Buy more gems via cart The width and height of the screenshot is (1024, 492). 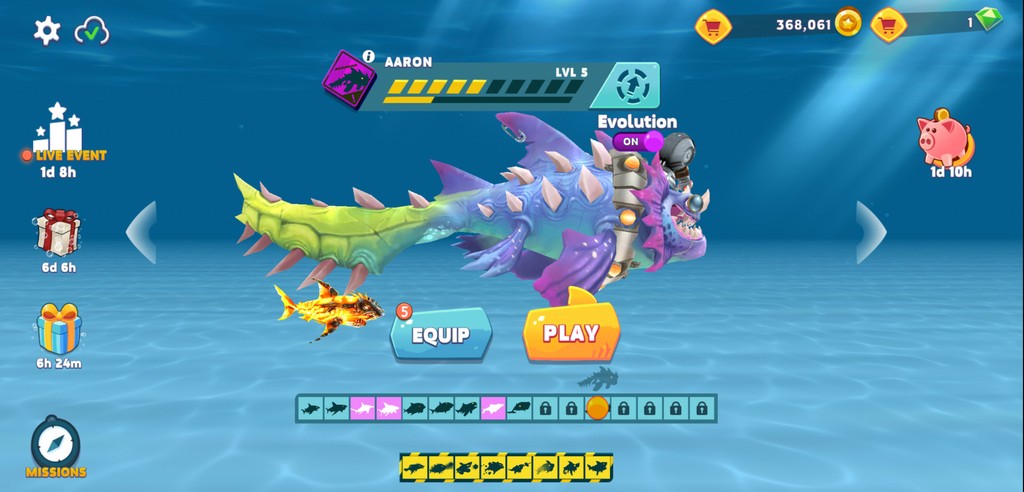coord(888,25)
